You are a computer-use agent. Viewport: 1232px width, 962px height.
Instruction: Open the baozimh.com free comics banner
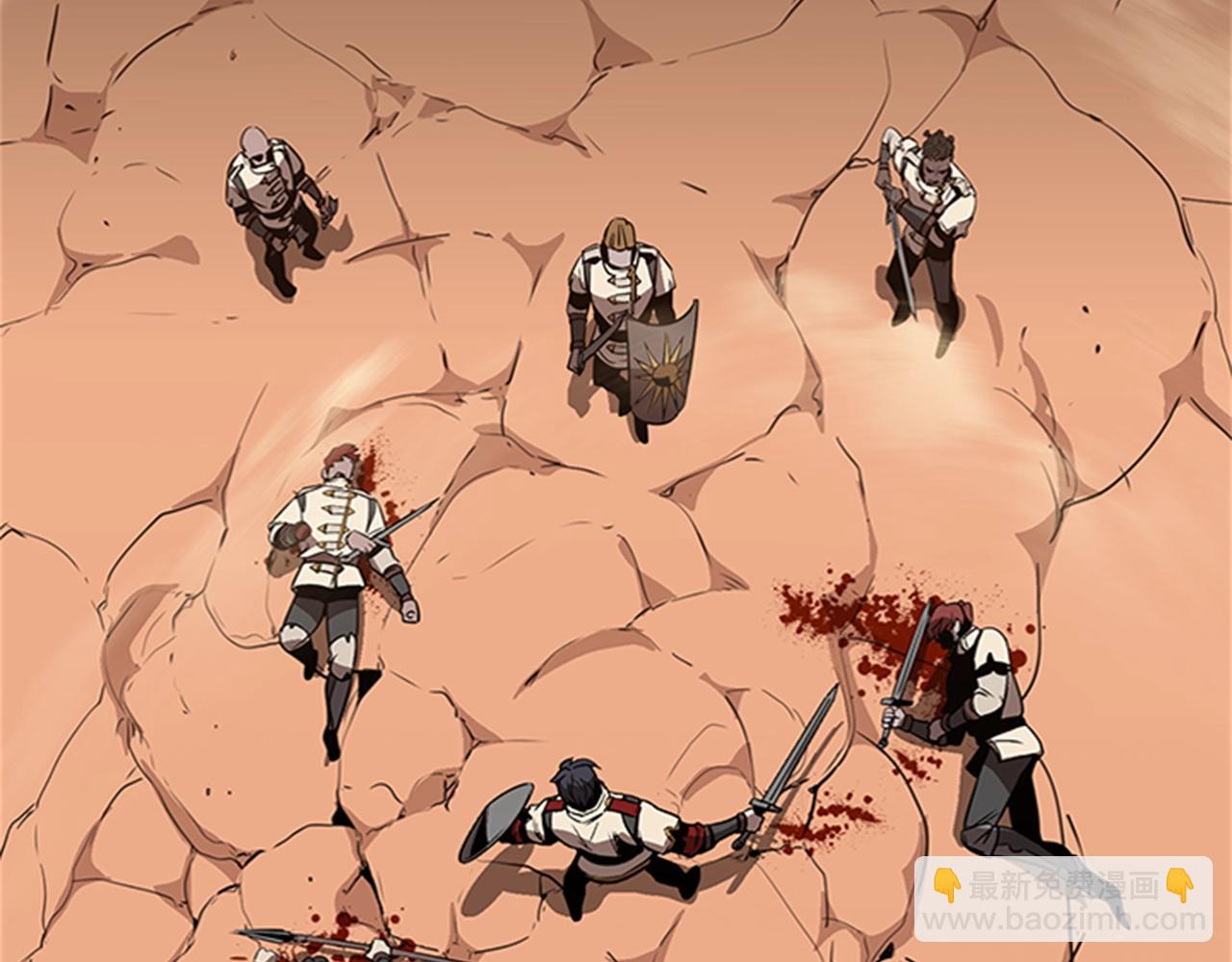click(1063, 900)
